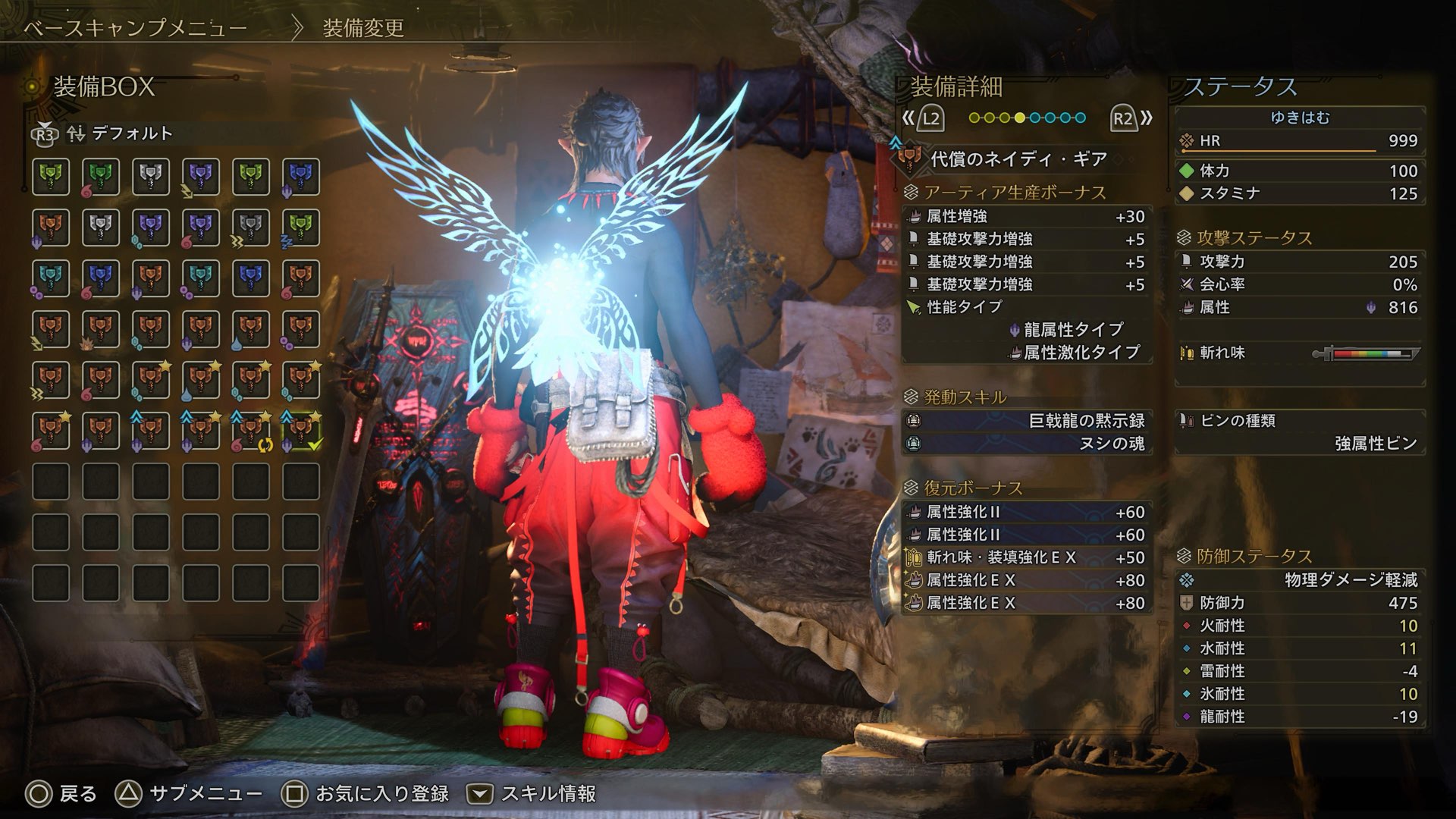Select the blue charge blade with dragon icon
This screenshot has height=819, width=1456.
[x=301, y=177]
